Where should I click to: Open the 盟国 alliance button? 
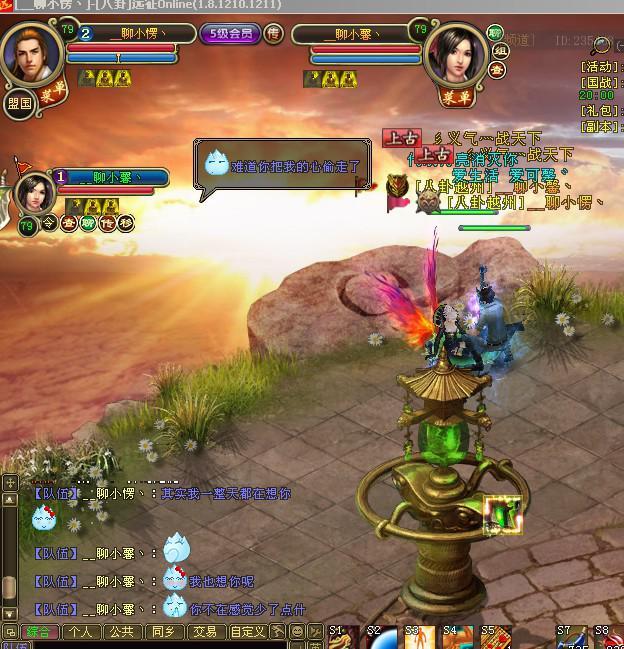(19, 102)
